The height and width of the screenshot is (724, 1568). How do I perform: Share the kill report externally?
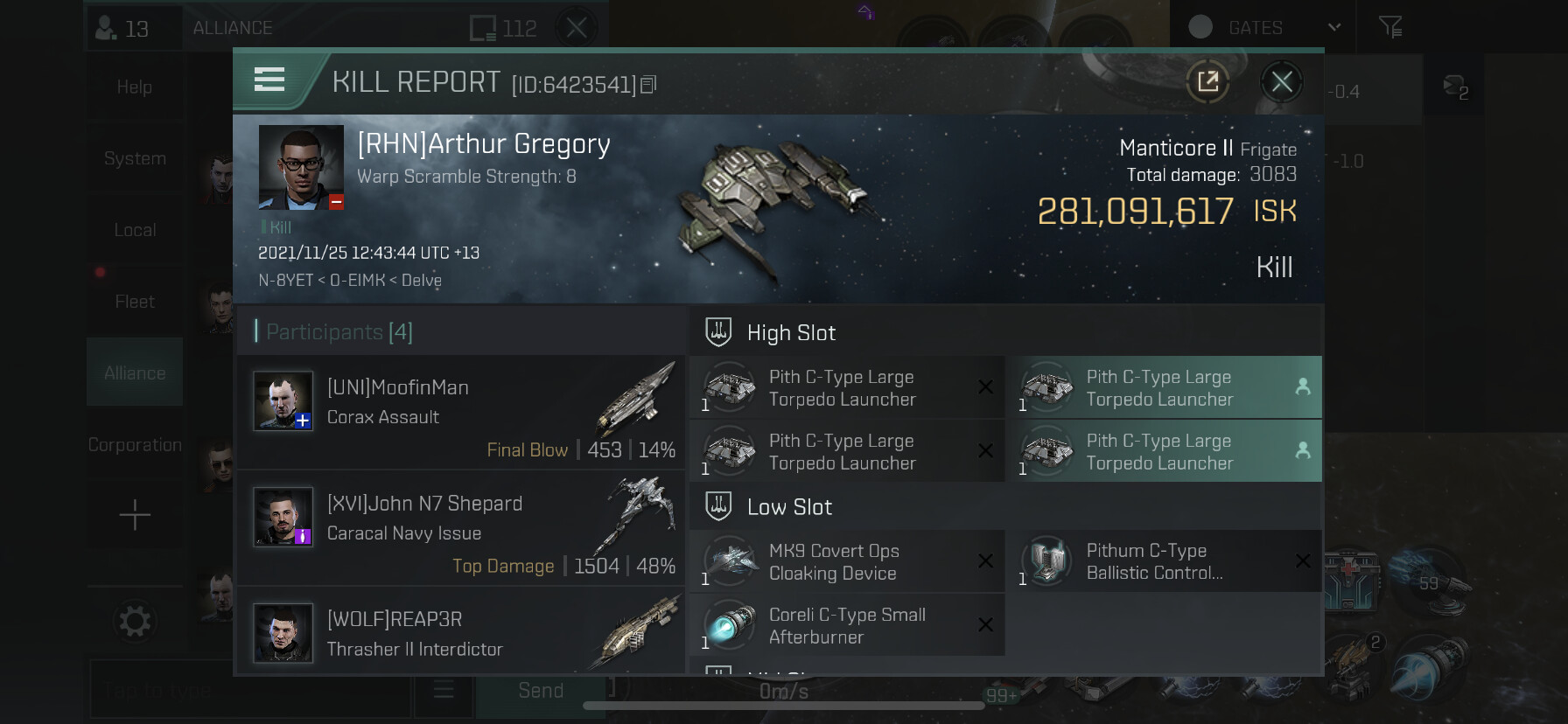pos(1207,82)
